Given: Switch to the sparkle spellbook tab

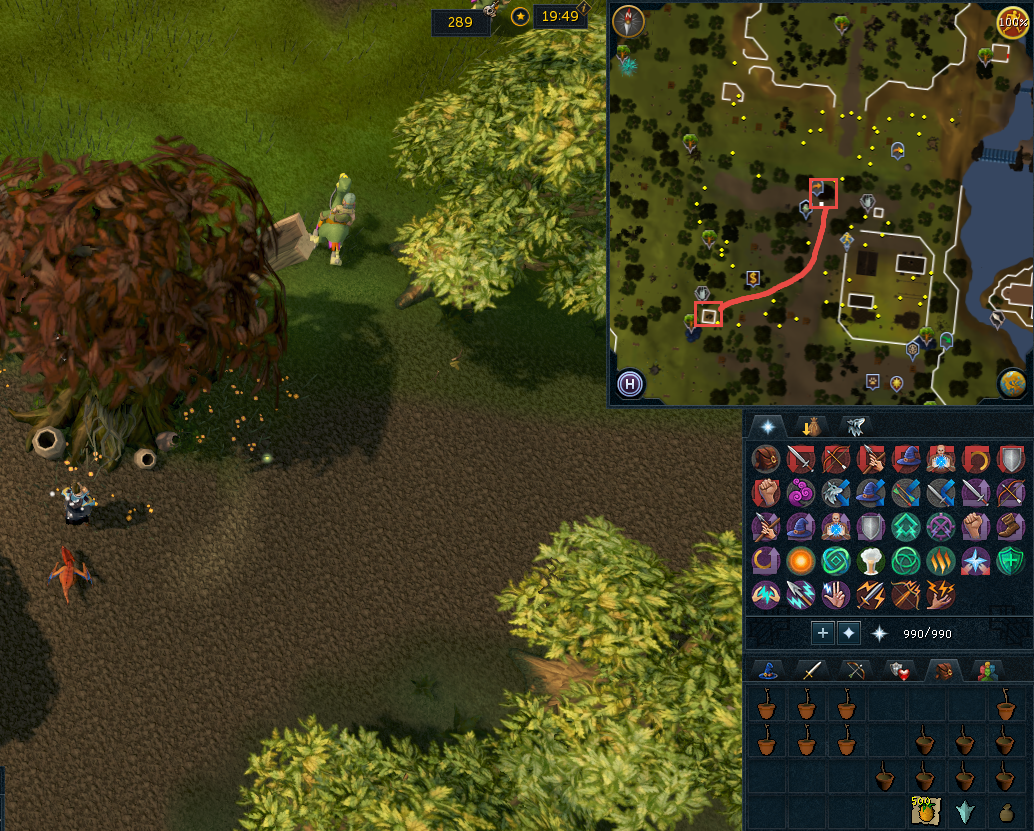Looking at the screenshot, I should [767, 426].
